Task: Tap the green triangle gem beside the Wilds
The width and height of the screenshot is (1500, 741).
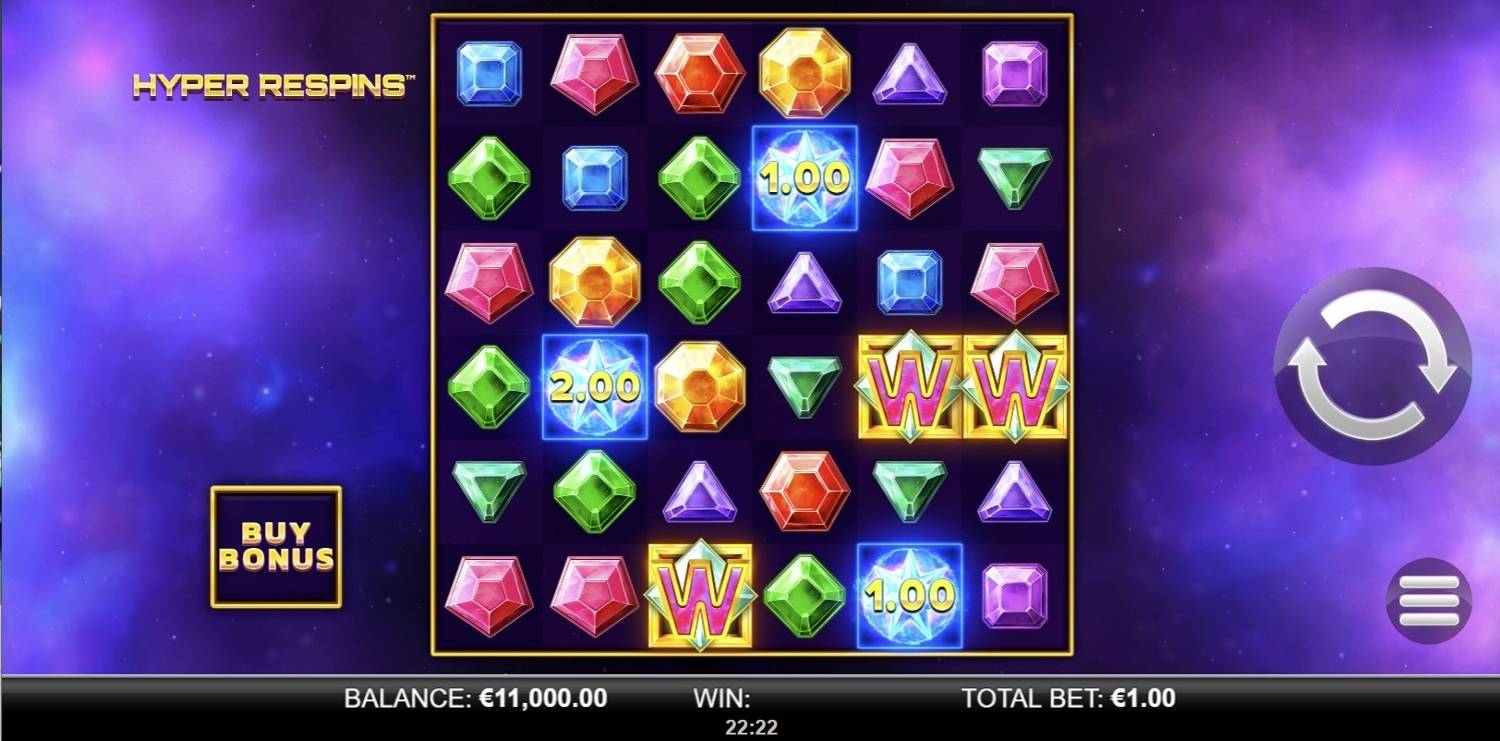Action: coord(802,385)
